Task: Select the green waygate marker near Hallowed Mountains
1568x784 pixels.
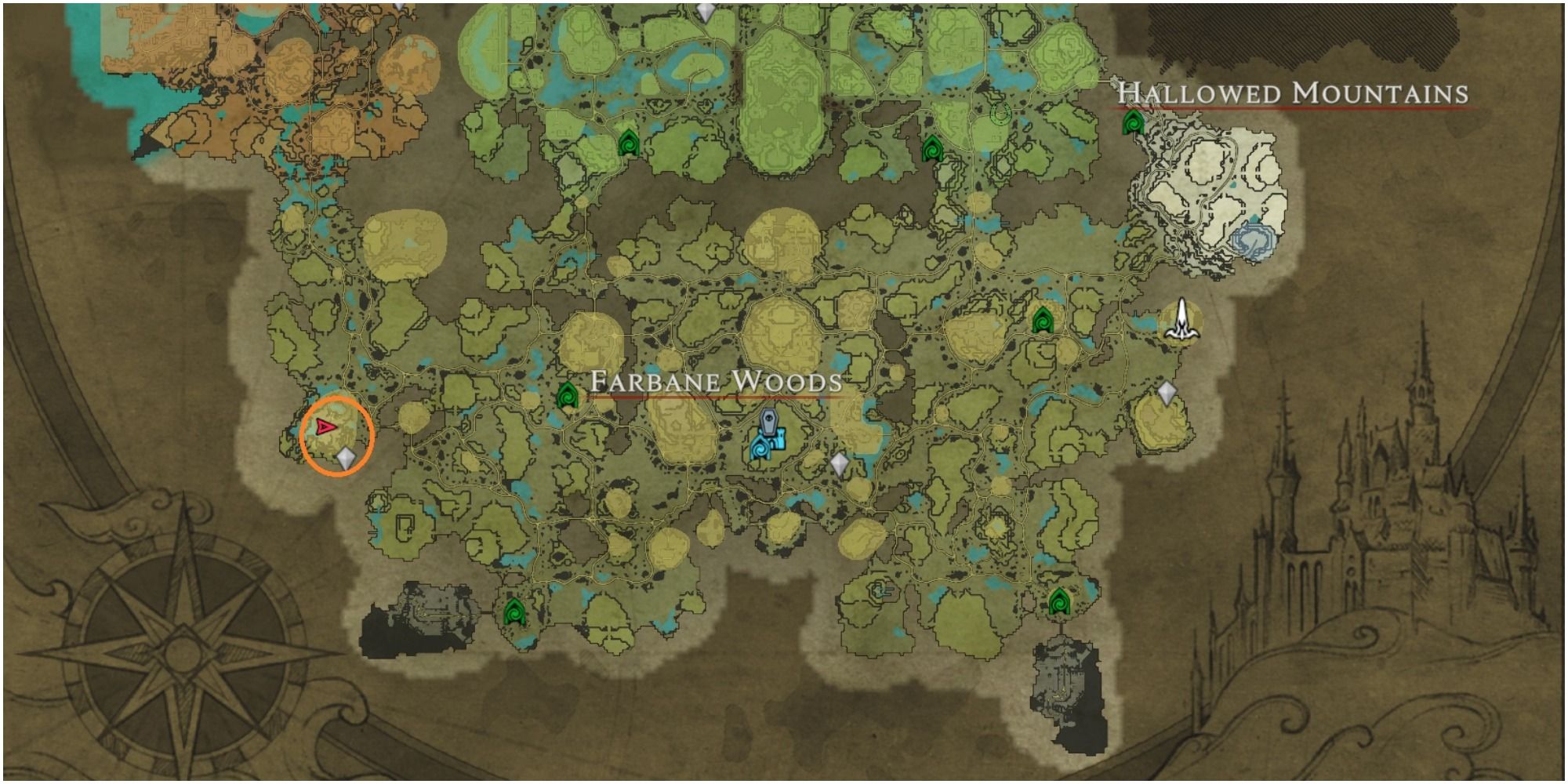Action: tap(1131, 123)
